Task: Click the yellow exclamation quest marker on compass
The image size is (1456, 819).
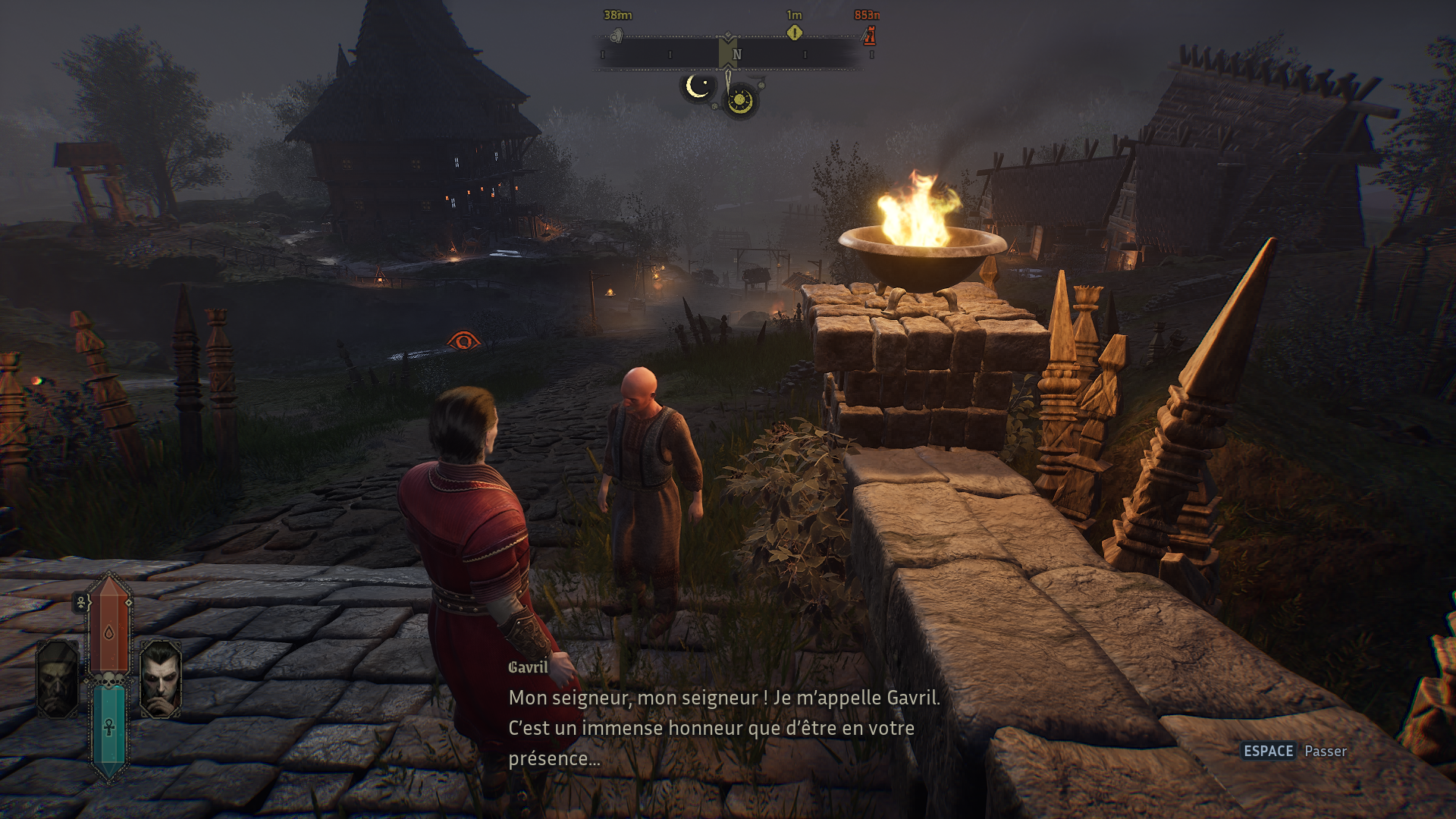Action: [794, 33]
